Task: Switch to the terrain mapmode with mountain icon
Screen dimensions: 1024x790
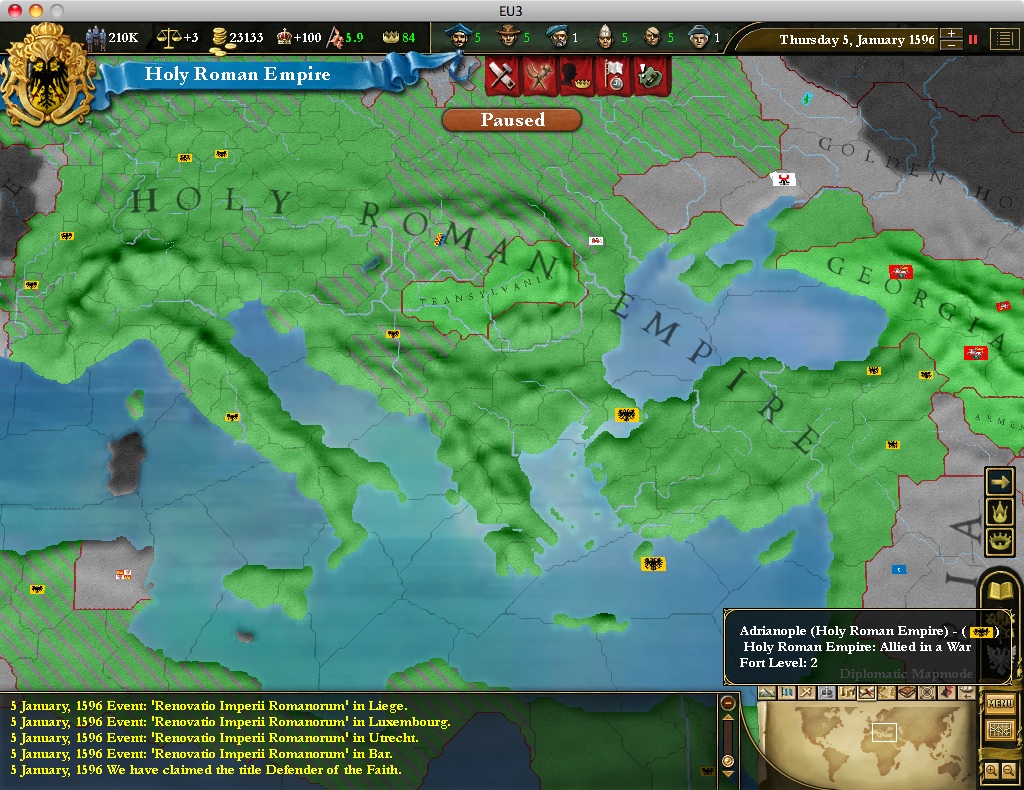Action: pos(767,692)
